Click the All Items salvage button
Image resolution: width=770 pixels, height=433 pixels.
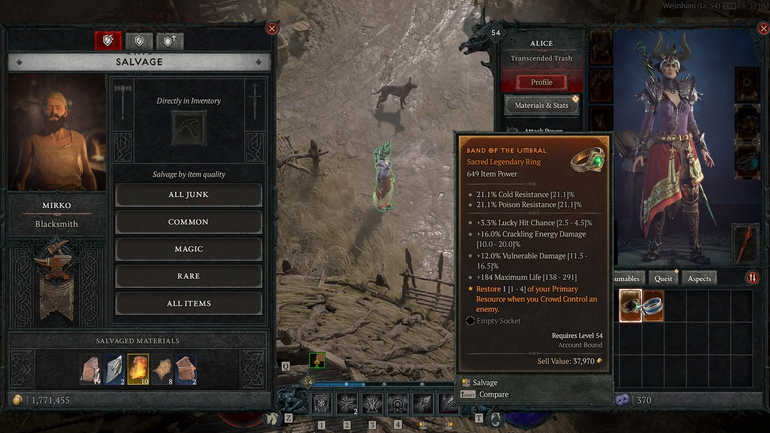[189, 303]
